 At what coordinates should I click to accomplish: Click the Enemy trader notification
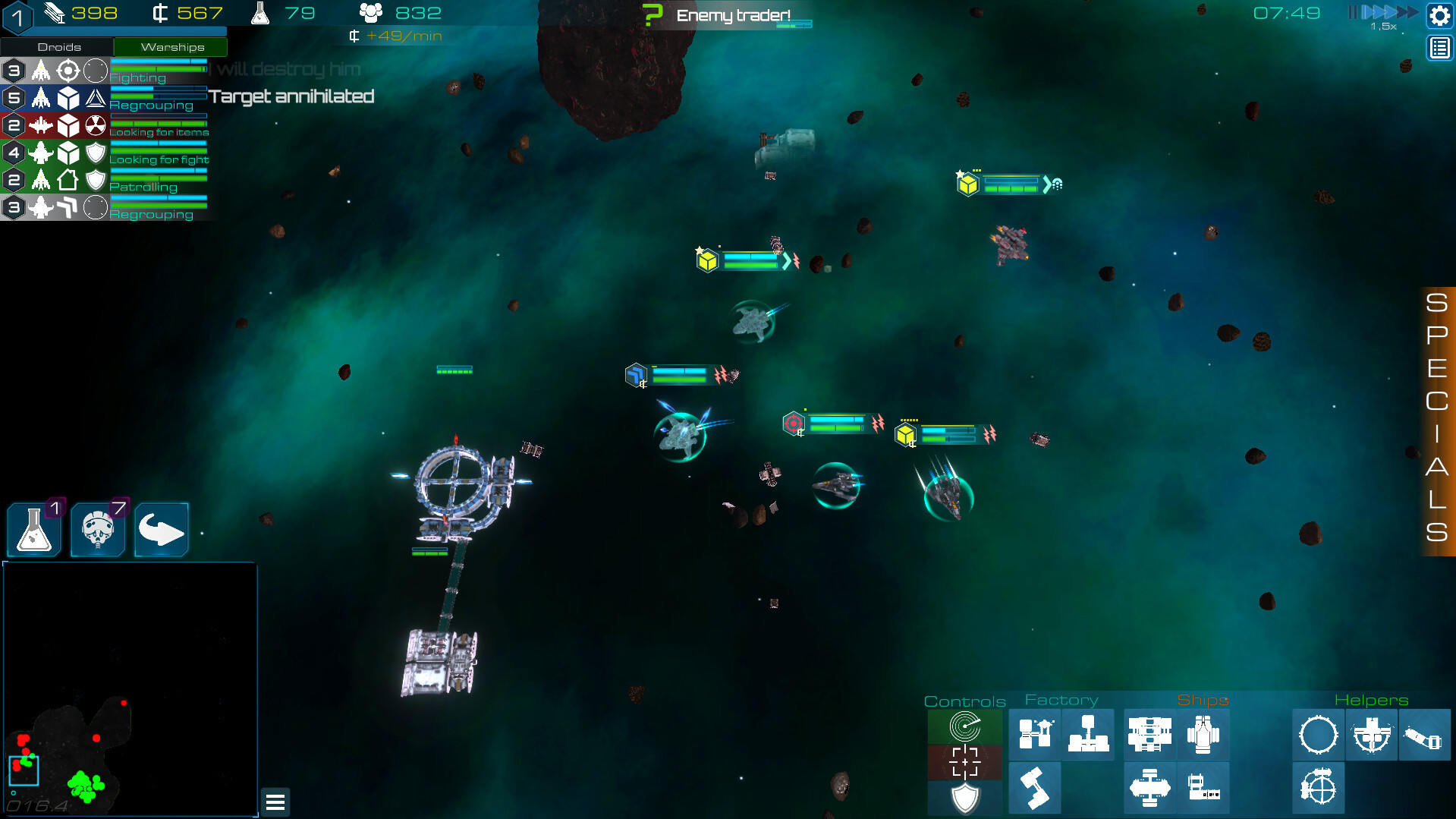point(732,15)
